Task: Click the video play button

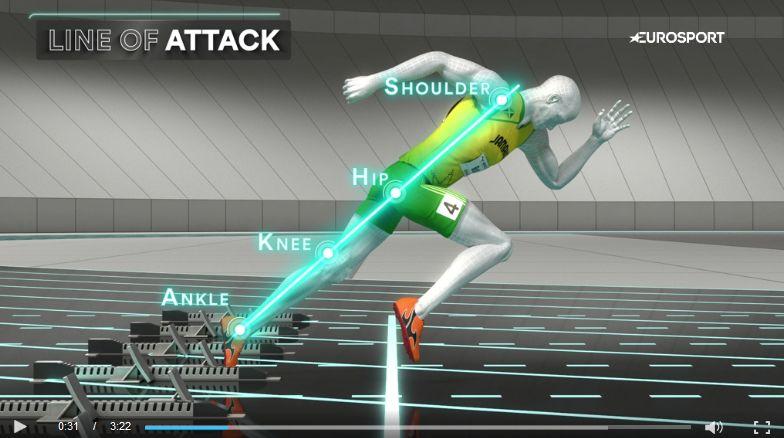Action: 20,427
